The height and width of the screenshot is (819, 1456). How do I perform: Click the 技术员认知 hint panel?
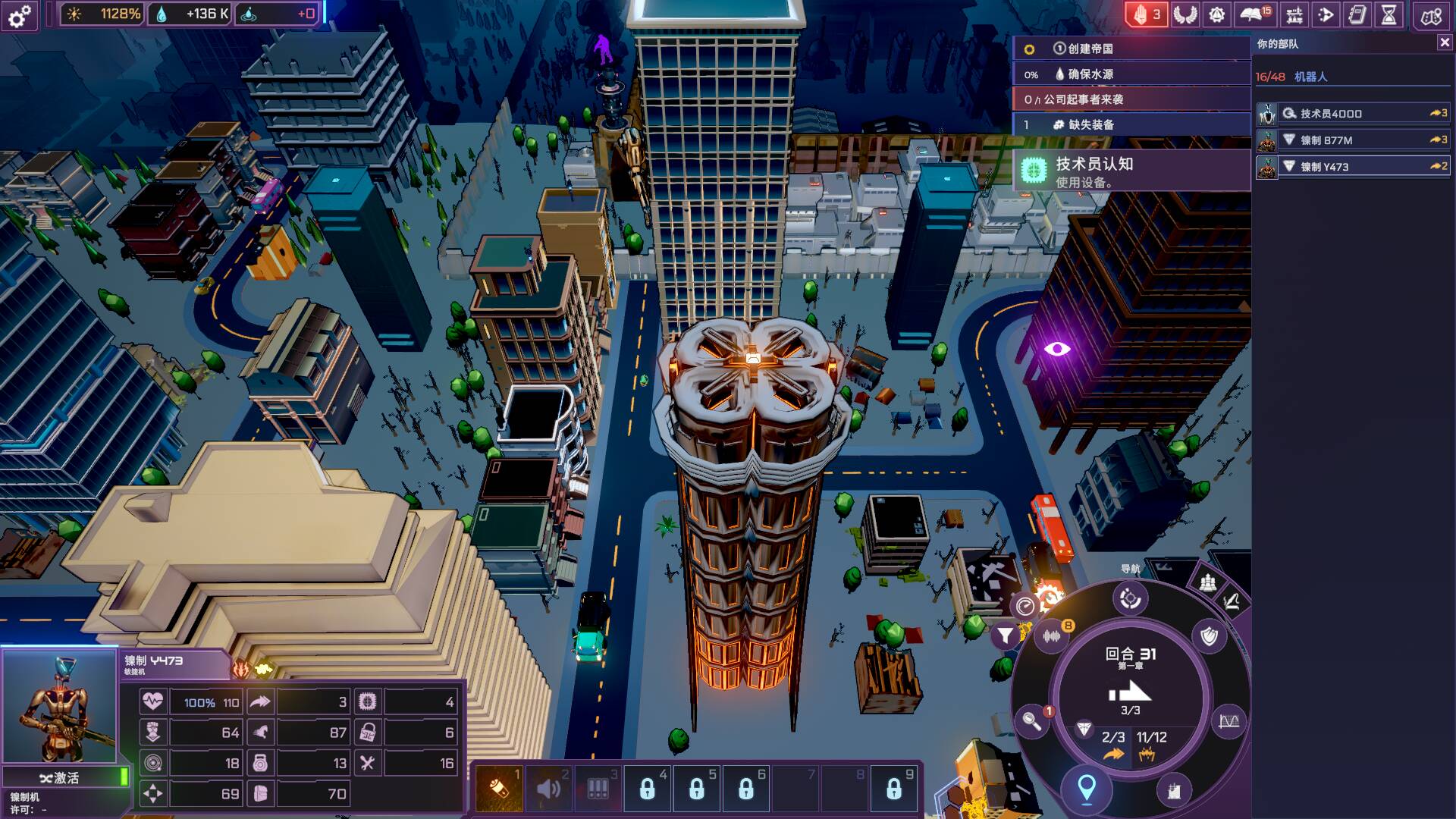point(1131,171)
